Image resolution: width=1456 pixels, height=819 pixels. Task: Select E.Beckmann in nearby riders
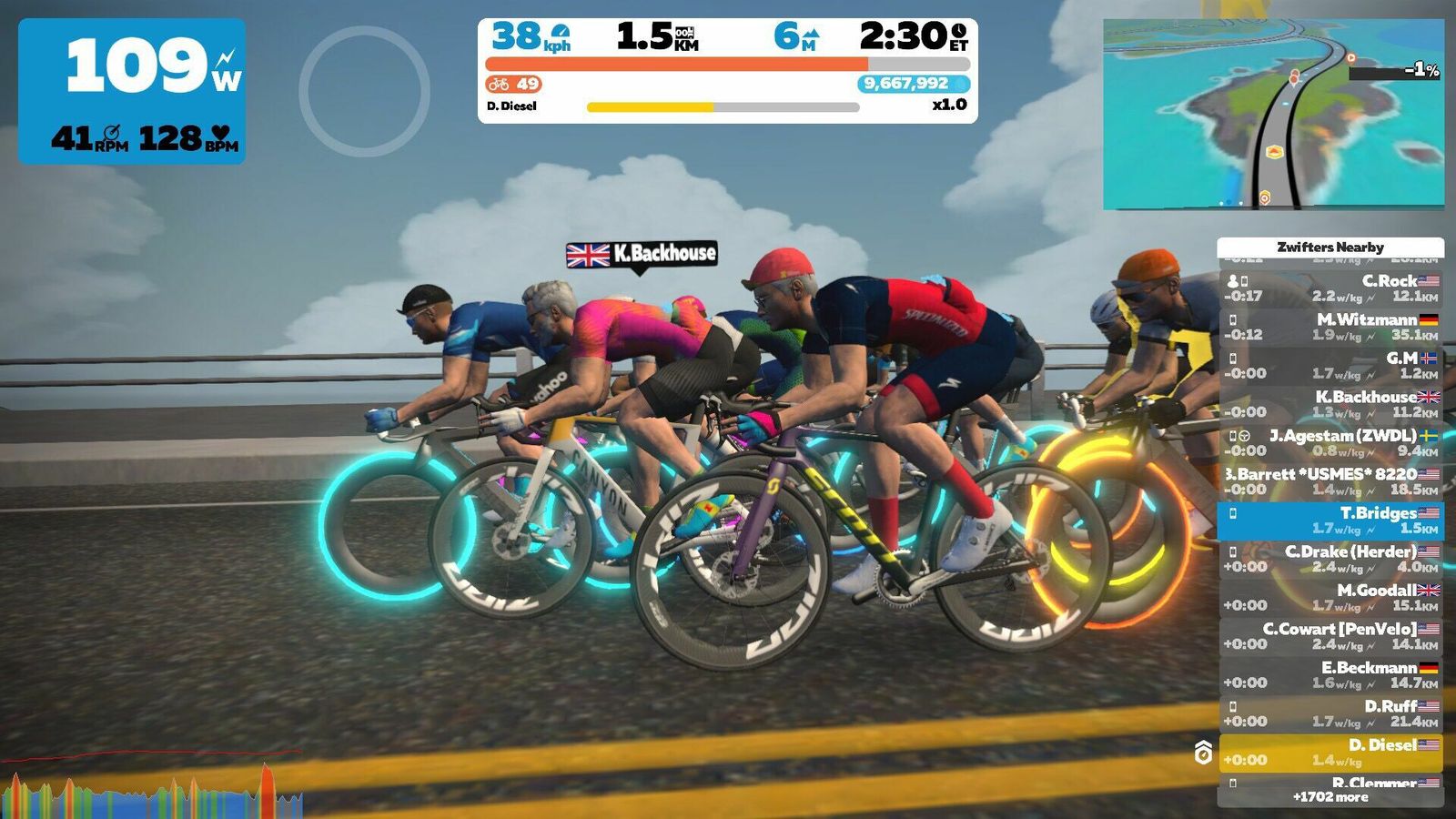coord(1330,675)
